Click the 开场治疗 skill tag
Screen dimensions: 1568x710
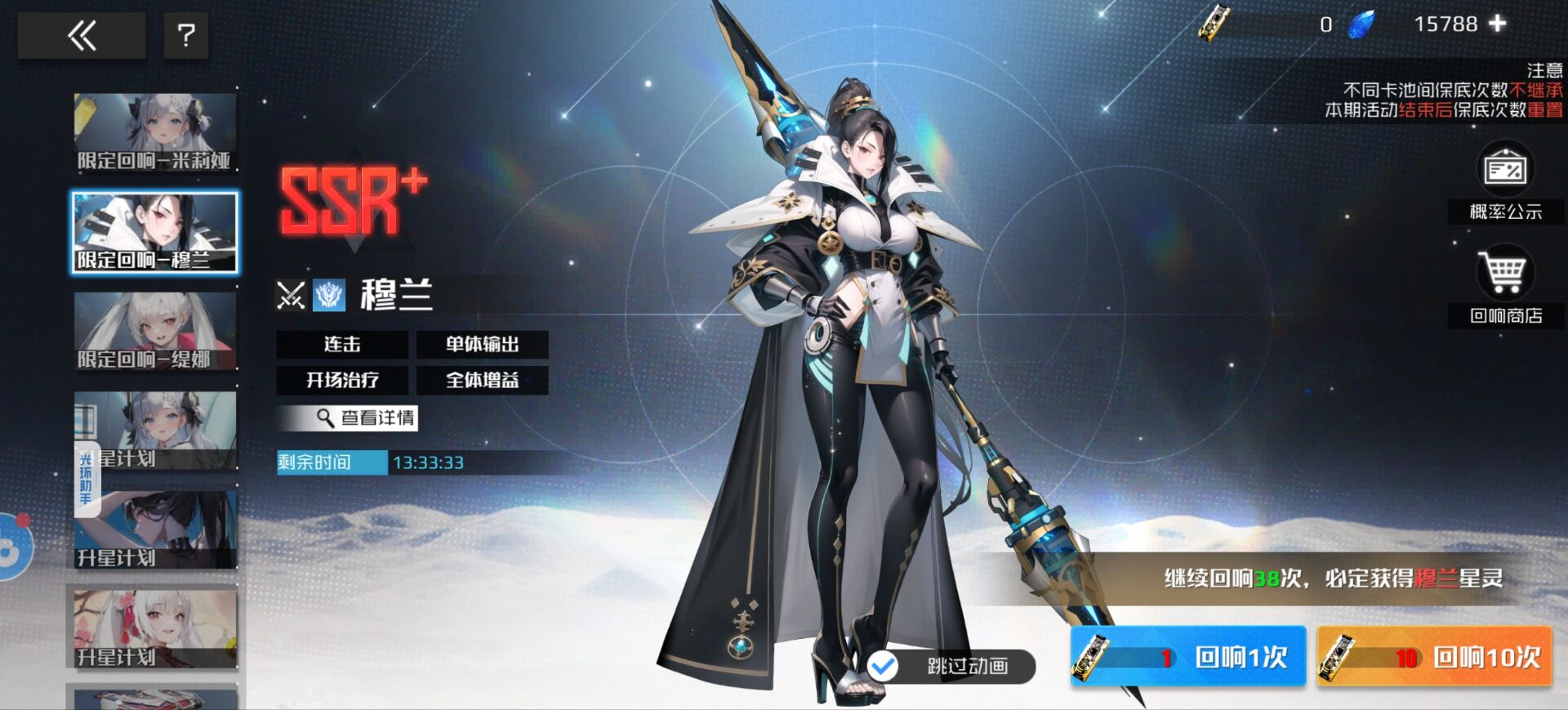pyautogui.click(x=342, y=380)
